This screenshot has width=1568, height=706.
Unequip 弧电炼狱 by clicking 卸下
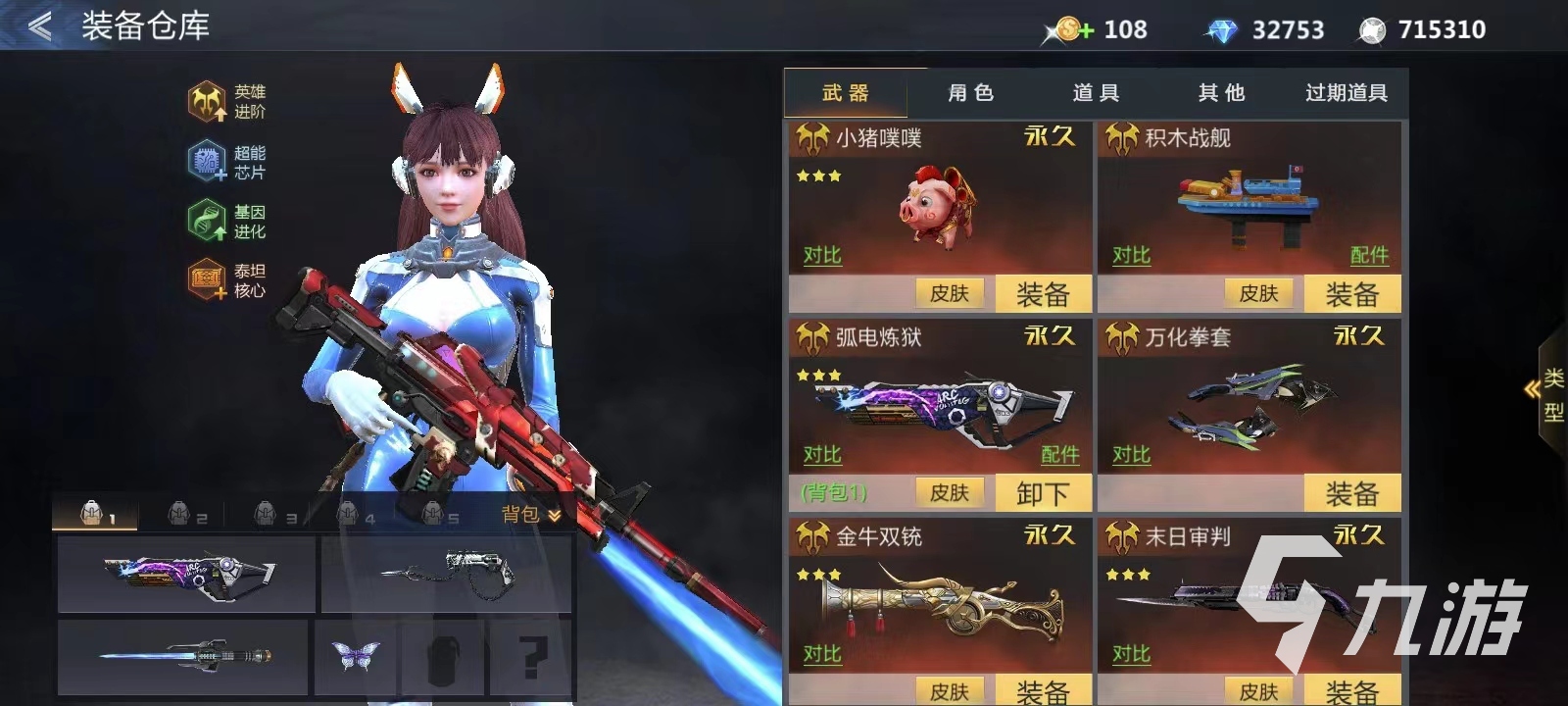pos(1042,493)
